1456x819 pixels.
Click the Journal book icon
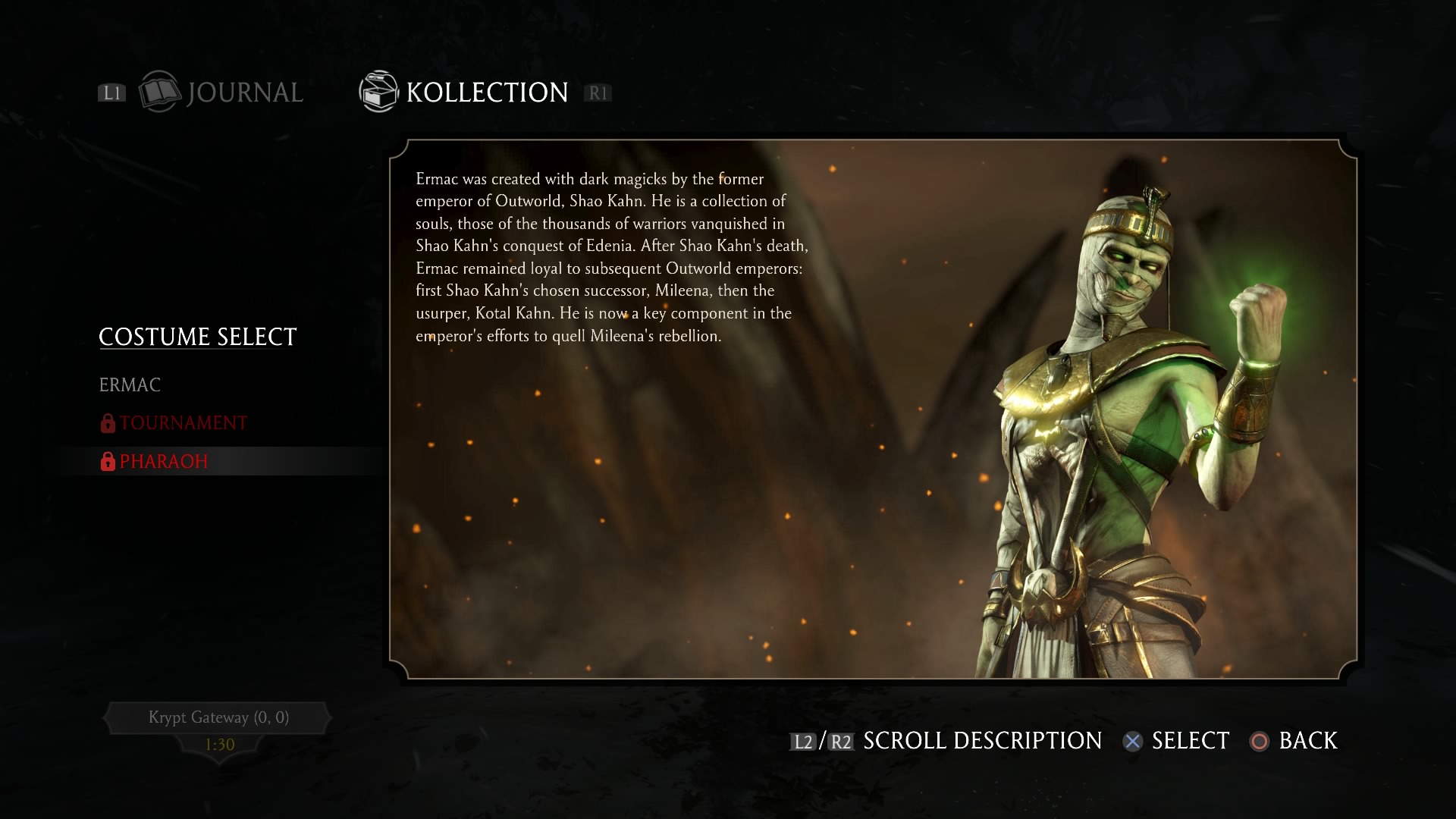160,93
